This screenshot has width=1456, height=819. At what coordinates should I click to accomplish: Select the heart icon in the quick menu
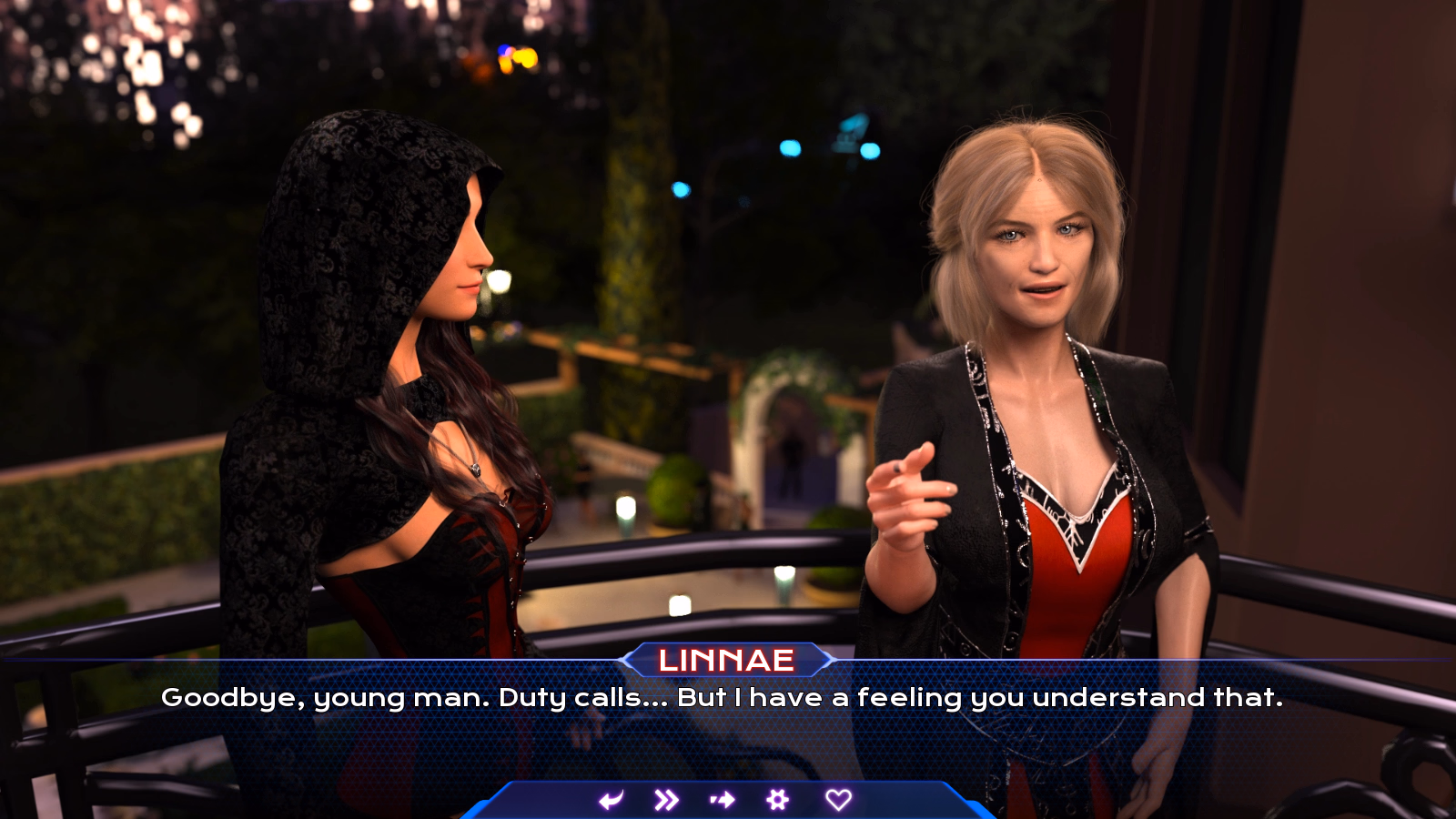838,800
